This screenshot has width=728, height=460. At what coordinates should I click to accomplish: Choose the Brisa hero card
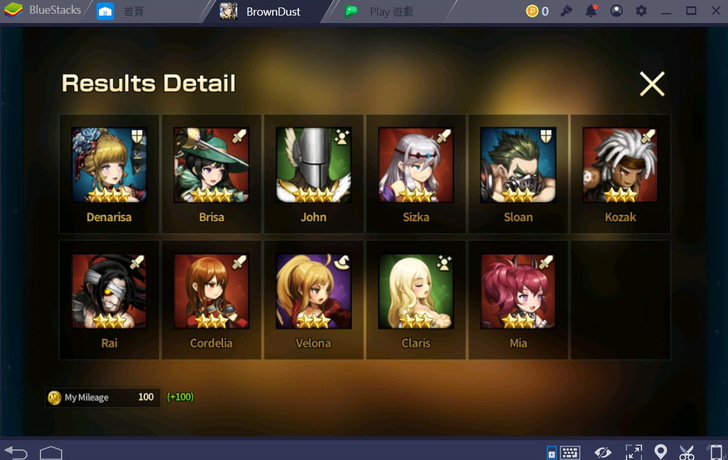pyautogui.click(x=211, y=165)
